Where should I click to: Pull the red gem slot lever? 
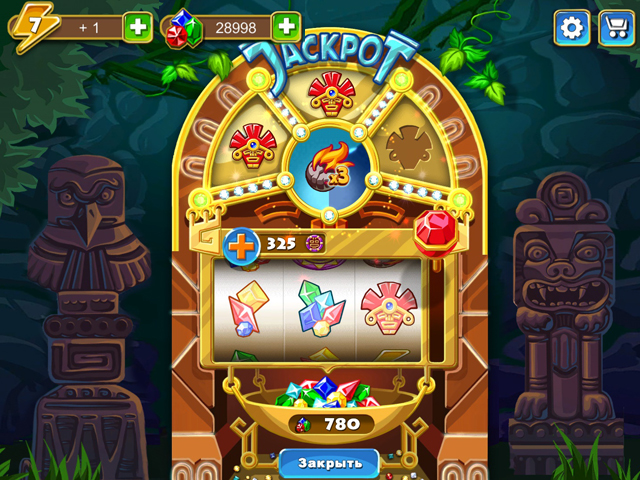point(434,228)
